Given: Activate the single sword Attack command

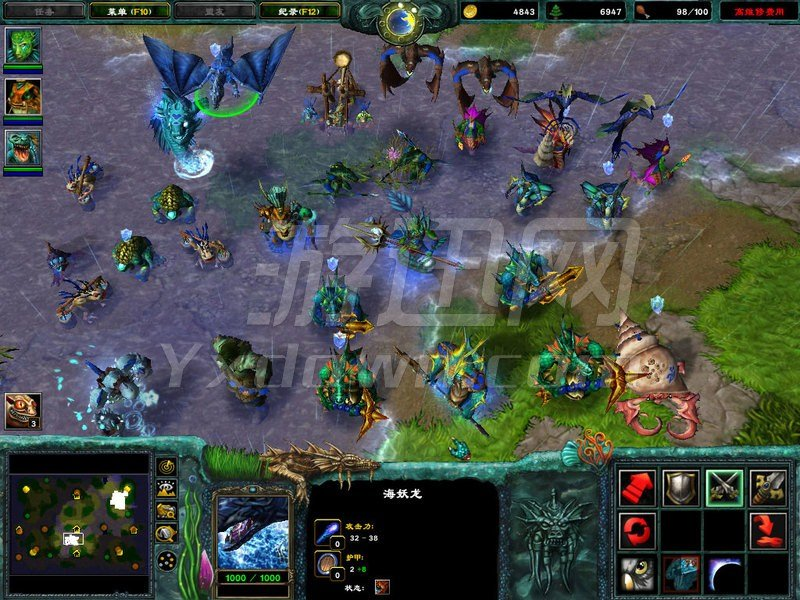Looking at the screenshot, I should pos(768,487).
